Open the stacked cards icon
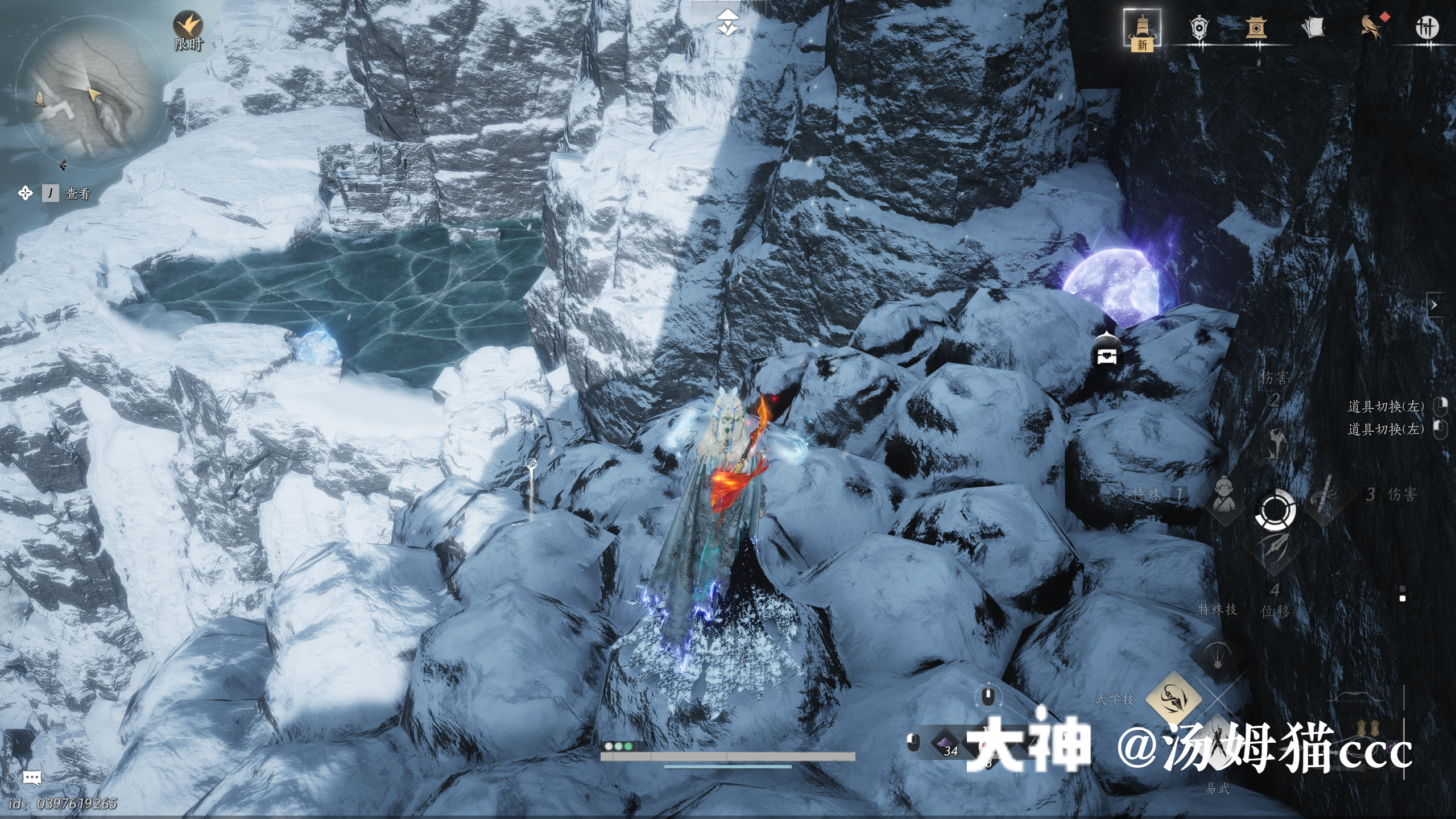 tap(1313, 27)
